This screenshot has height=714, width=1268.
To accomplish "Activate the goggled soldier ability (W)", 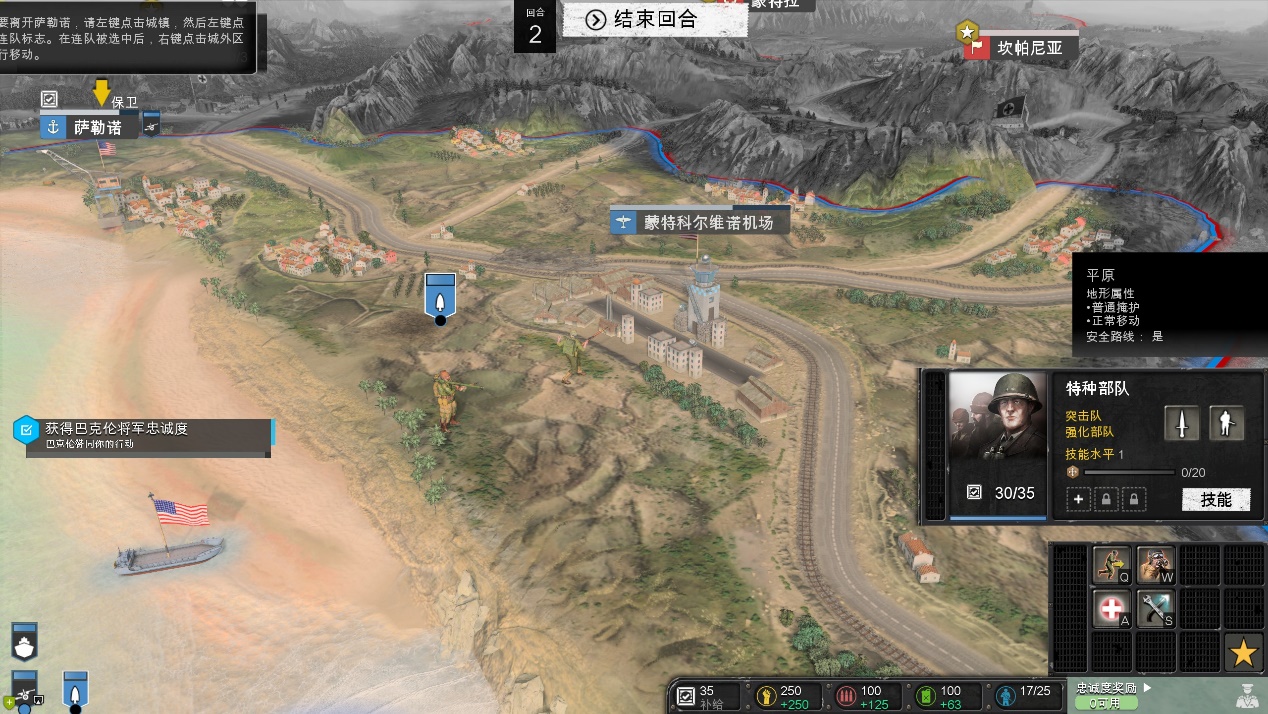I will pyautogui.click(x=1155, y=565).
